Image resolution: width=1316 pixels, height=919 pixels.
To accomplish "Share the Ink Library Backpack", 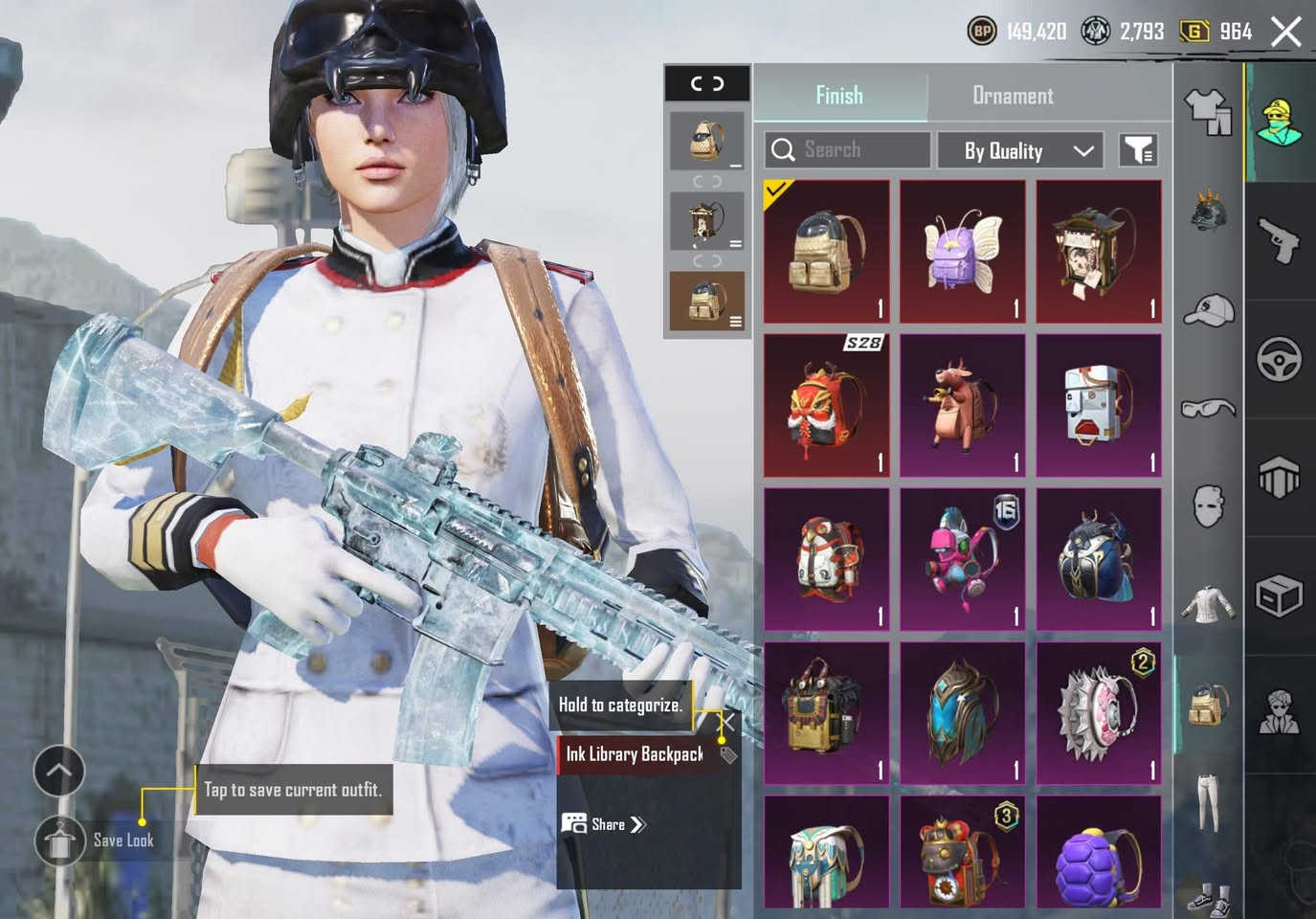I will tap(607, 824).
